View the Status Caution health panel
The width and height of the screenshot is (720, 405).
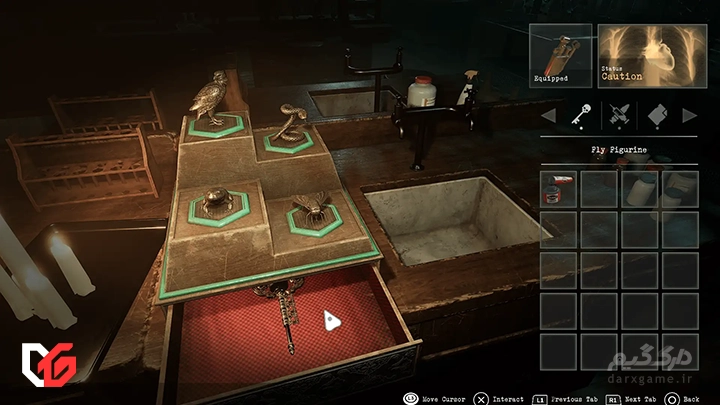pyautogui.click(x=652, y=55)
